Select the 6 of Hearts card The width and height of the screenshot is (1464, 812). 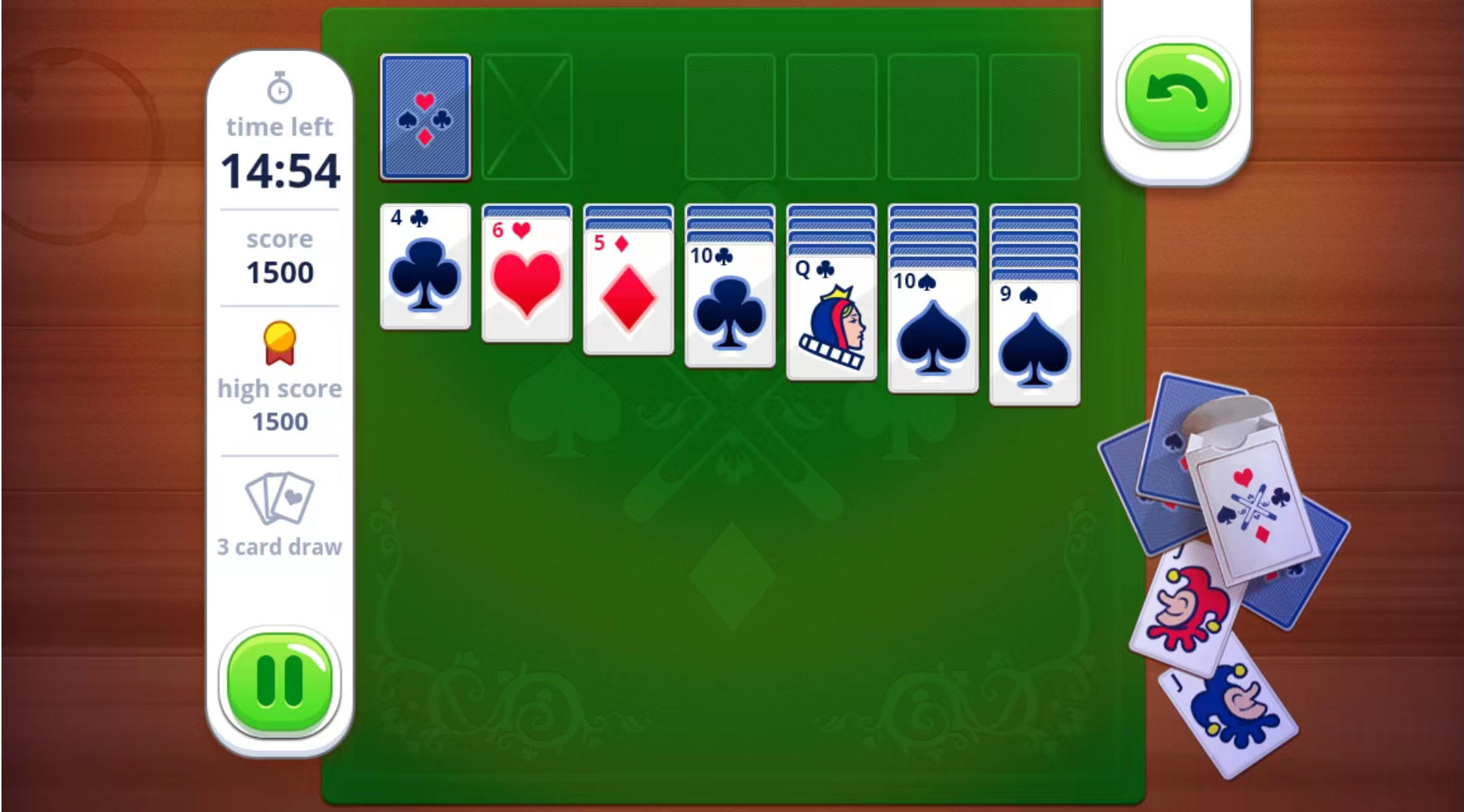point(526,278)
